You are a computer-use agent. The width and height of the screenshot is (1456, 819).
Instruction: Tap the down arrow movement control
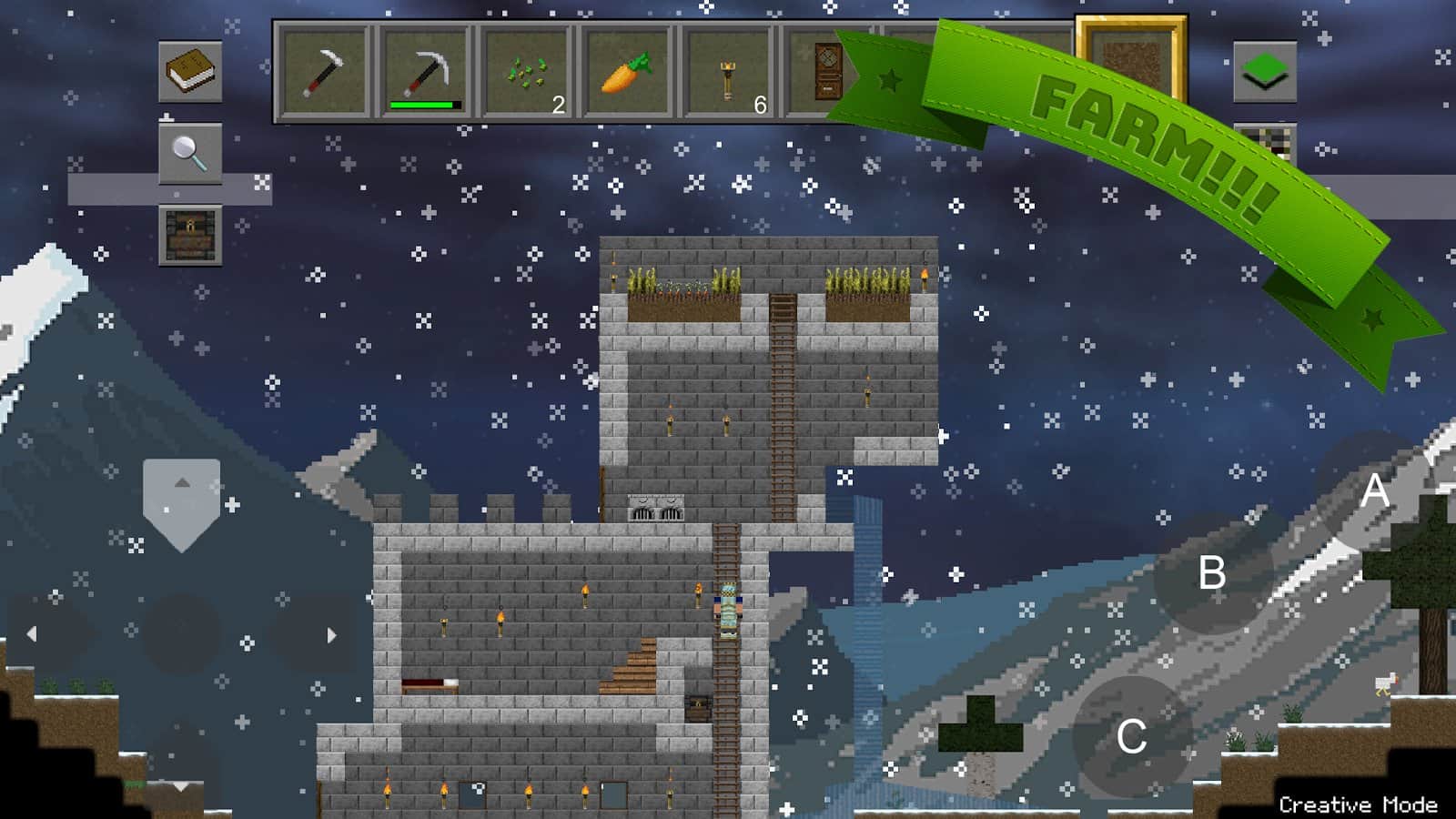tap(181, 784)
